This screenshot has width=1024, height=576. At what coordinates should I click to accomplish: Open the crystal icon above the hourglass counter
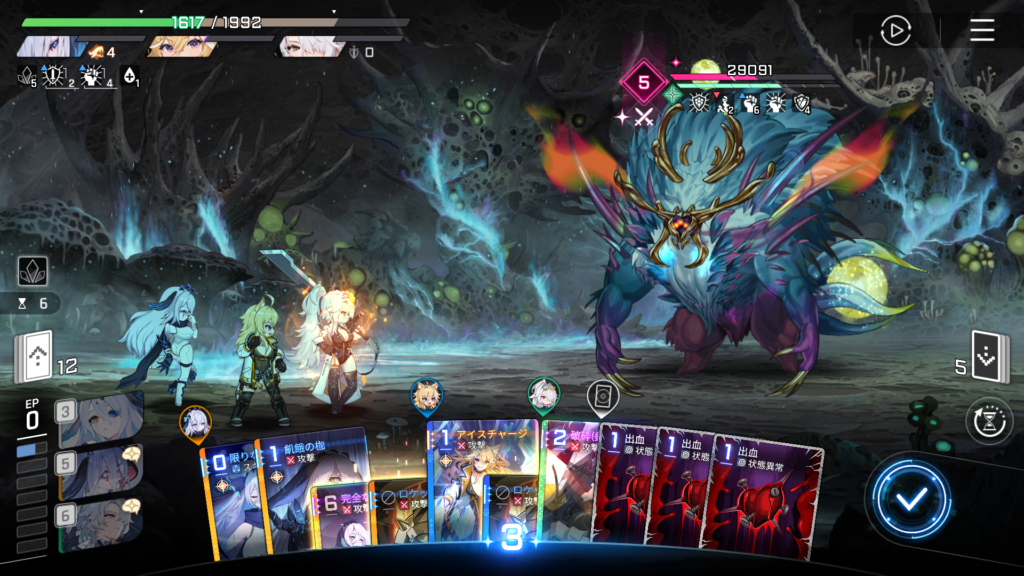pyautogui.click(x=33, y=272)
